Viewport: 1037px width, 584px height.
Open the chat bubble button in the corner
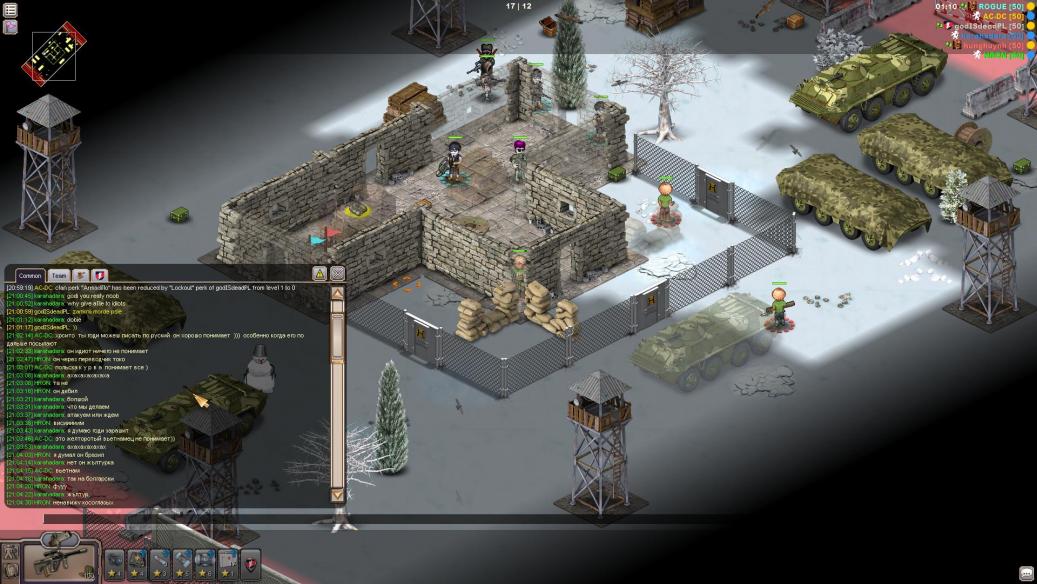tap(1026, 573)
